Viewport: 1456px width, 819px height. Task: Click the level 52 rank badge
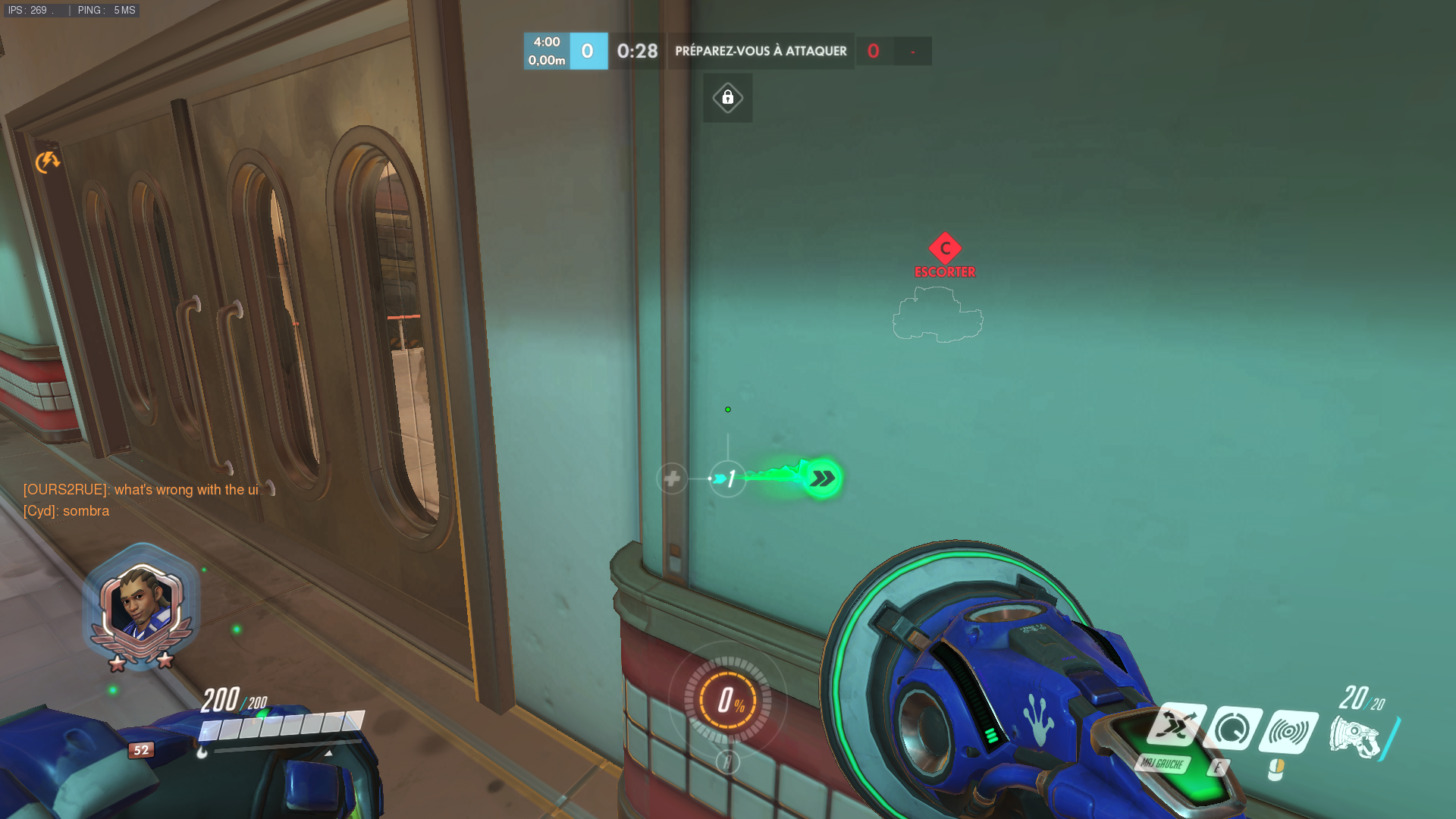[x=140, y=750]
